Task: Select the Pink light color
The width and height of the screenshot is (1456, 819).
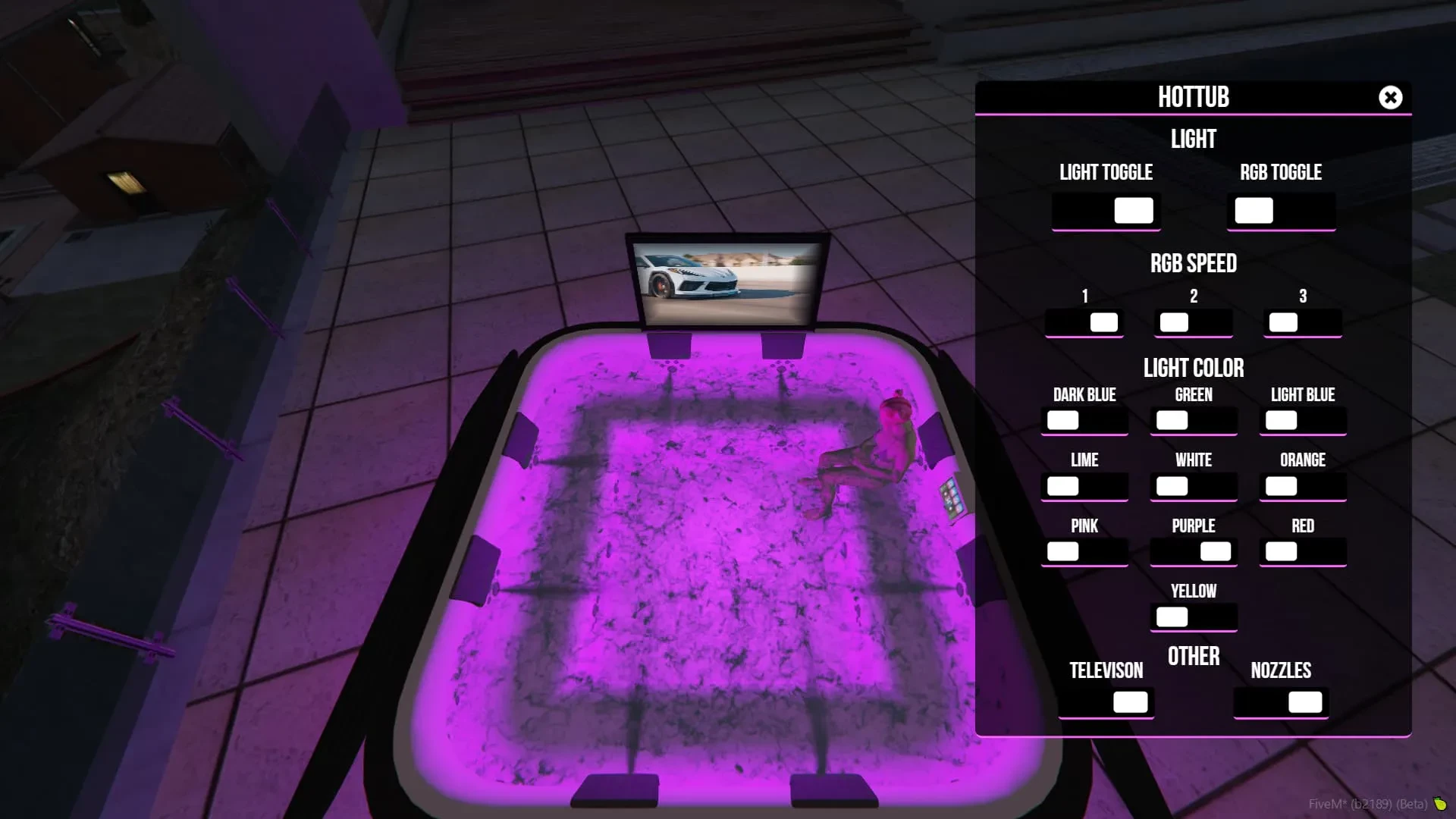Action: tap(1084, 551)
